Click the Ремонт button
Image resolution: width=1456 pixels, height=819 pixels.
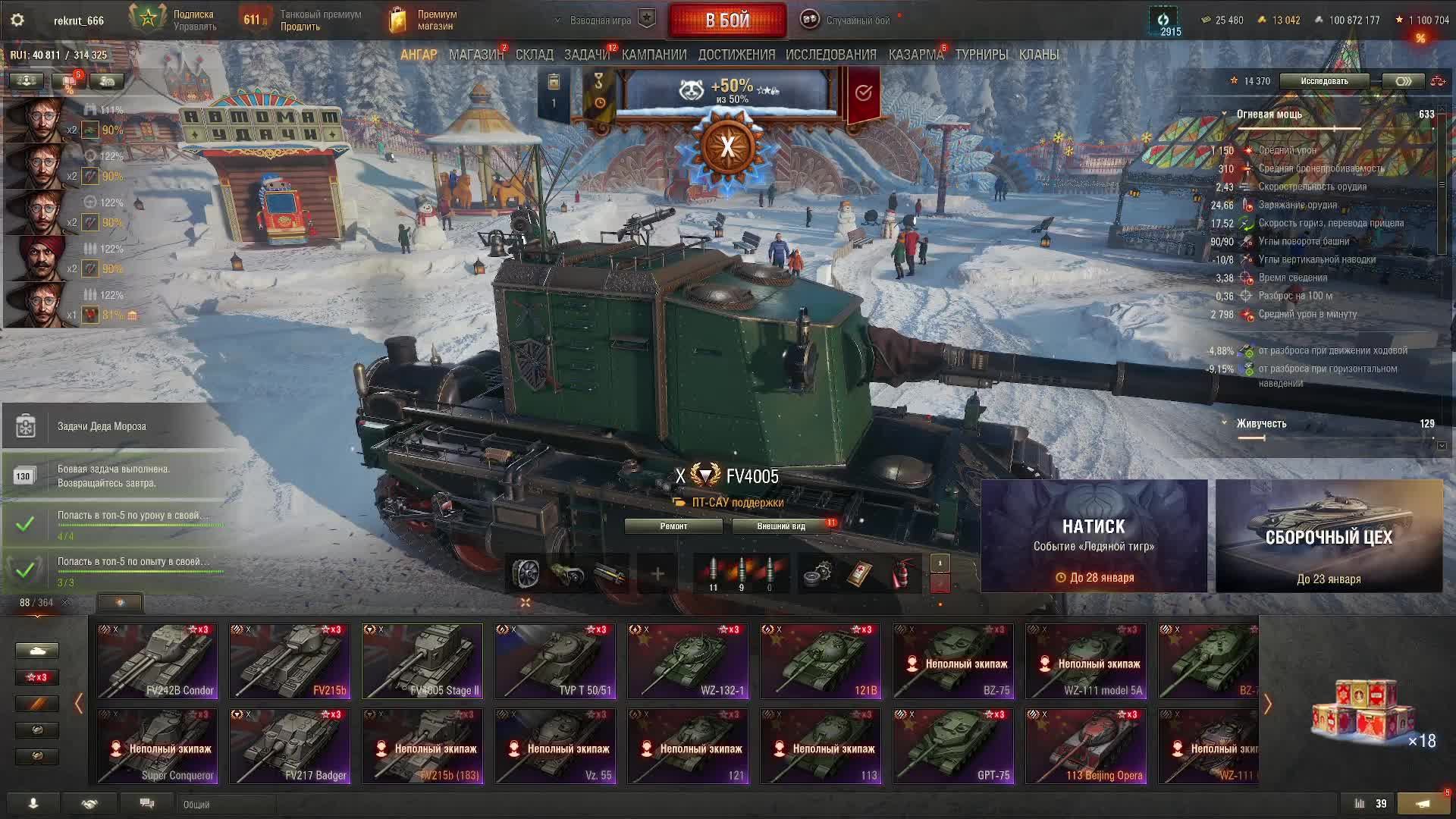pyautogui.click(x=673, y=526)
